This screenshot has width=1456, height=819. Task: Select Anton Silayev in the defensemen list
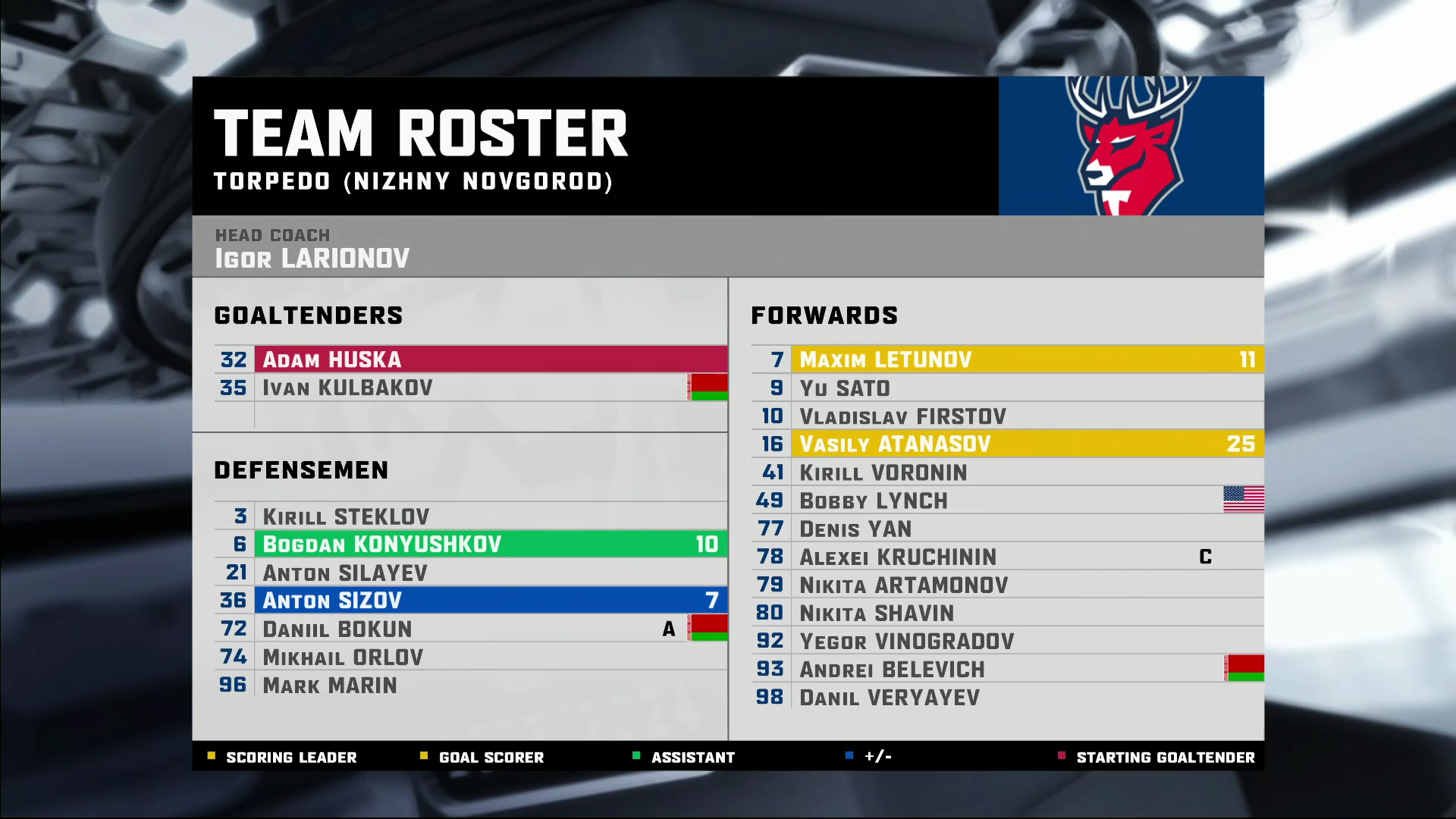[x=470, y=573]
